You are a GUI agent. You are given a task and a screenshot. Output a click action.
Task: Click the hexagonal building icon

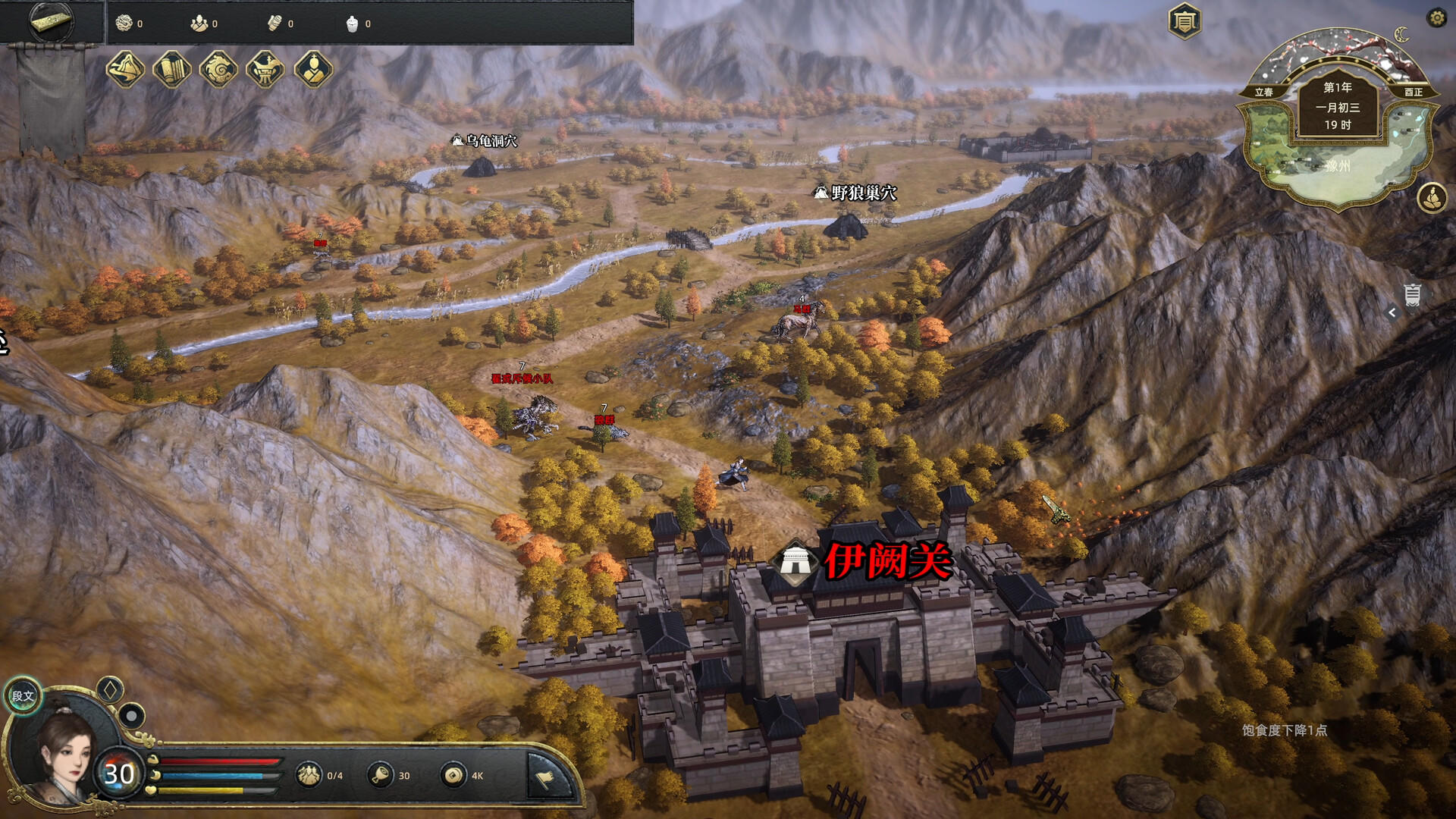pos(1184,21)
